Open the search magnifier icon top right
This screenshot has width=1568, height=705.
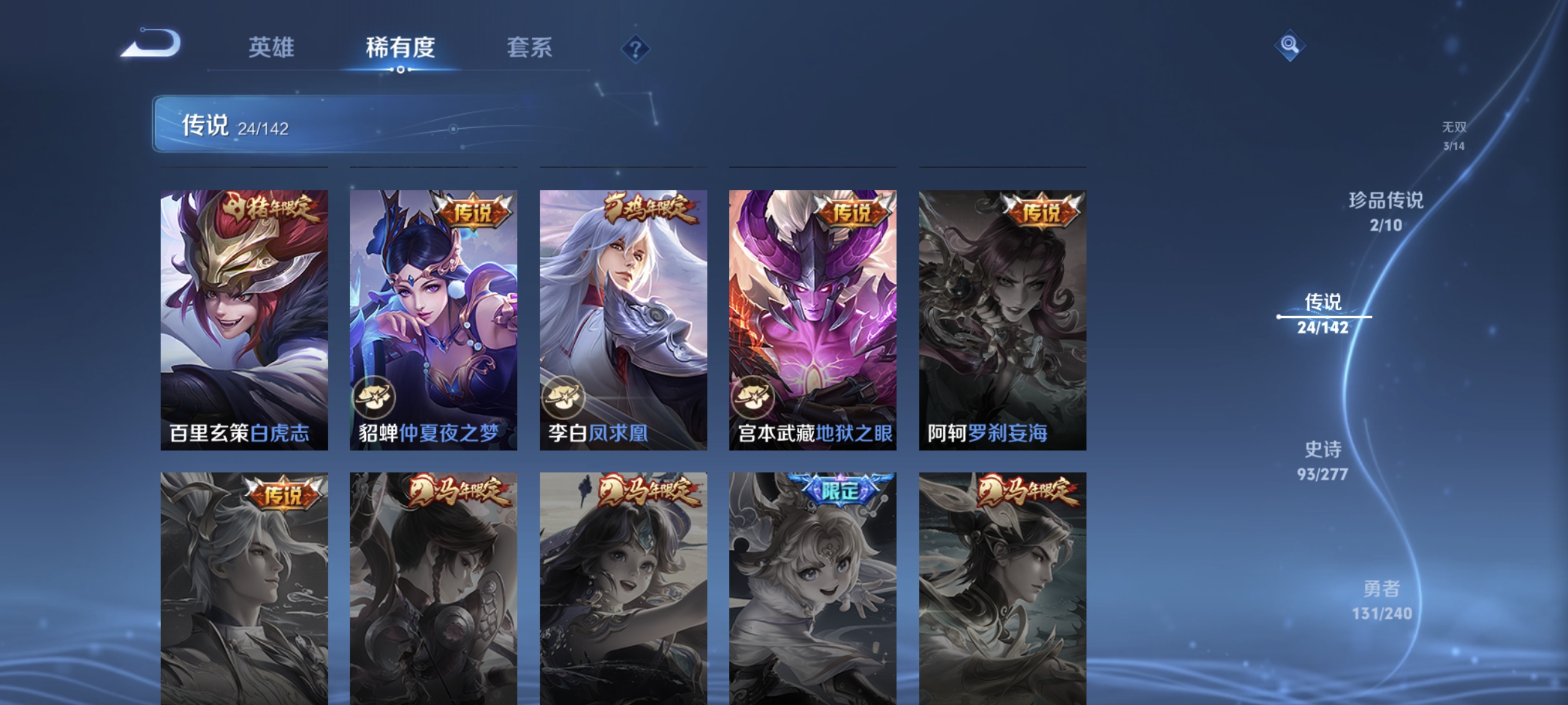[x=1289, y=44]
